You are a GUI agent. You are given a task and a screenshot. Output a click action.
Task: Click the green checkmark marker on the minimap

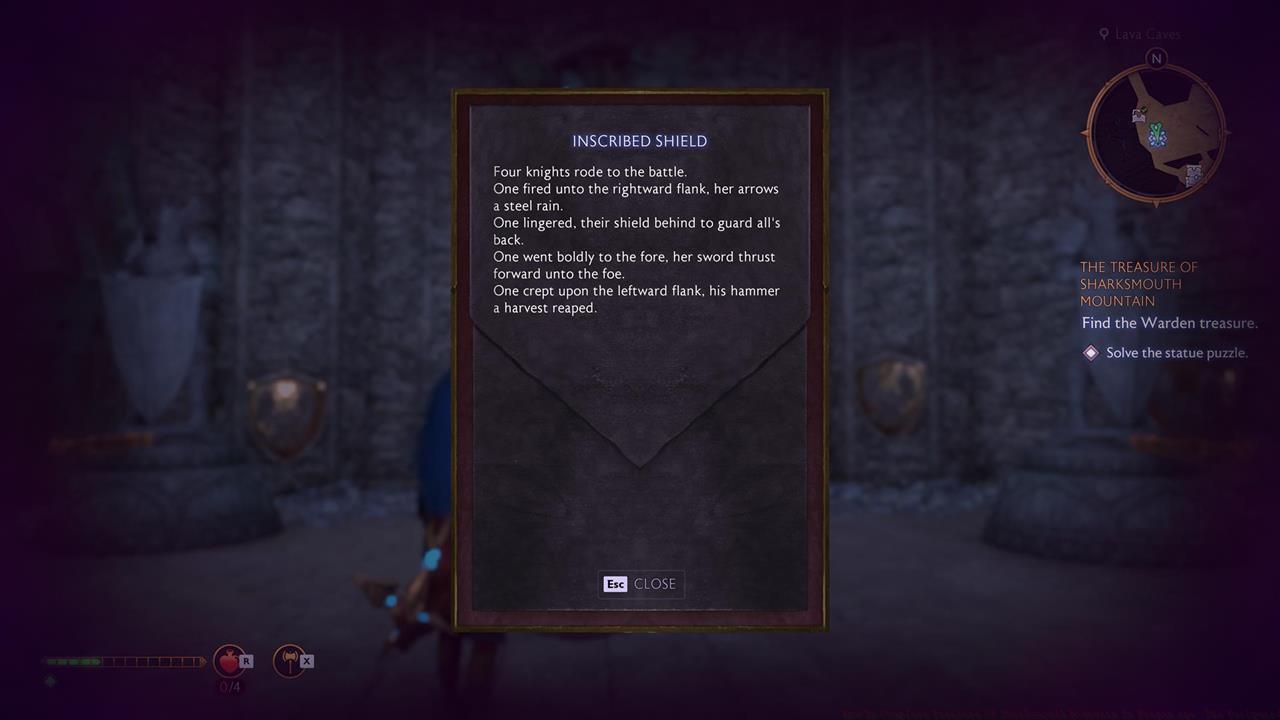coord(1142,109)
